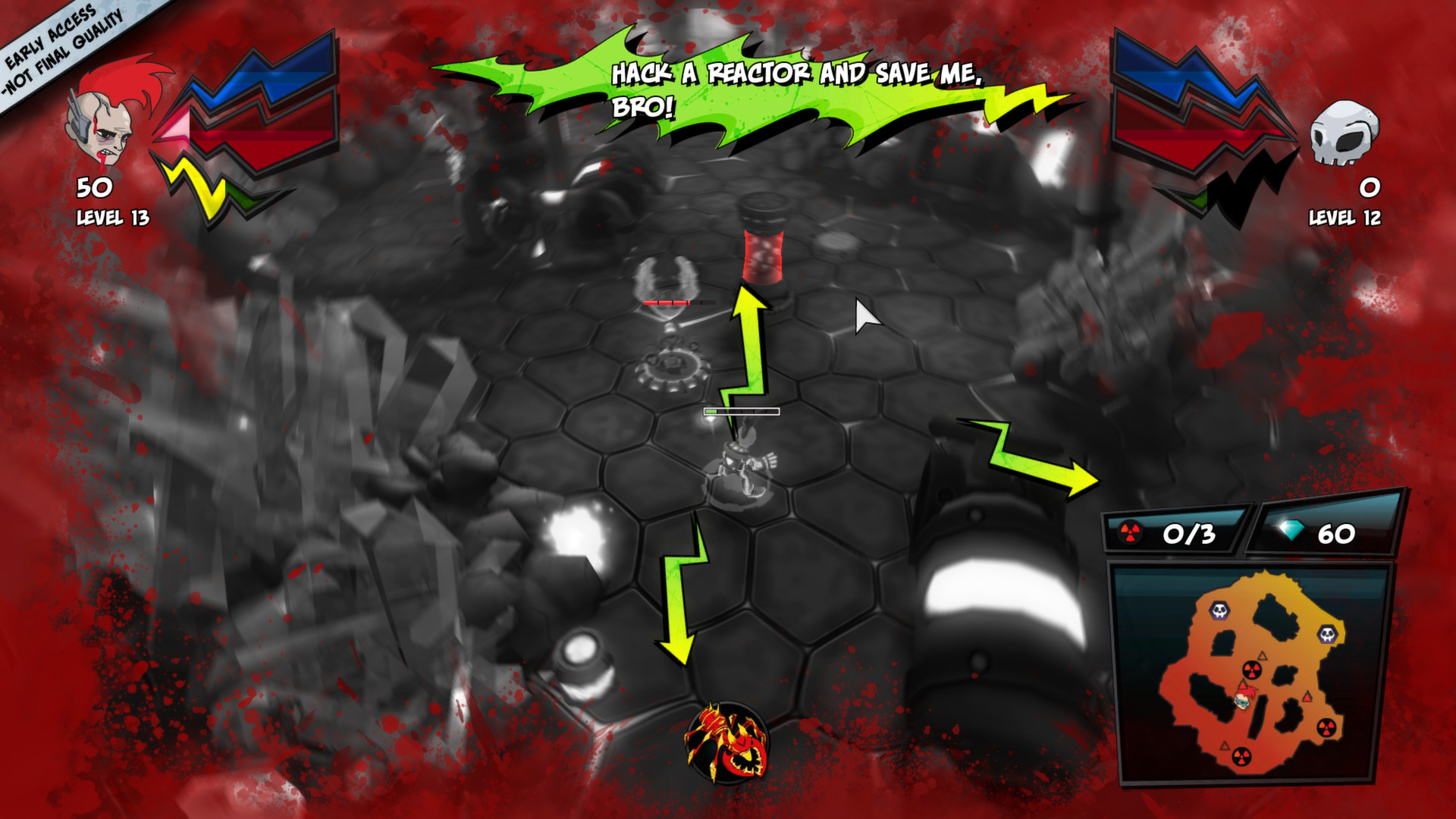Click the purple skull hexagon on minimap
This screenshot has height=819, width=1456.
(1218, 610)
